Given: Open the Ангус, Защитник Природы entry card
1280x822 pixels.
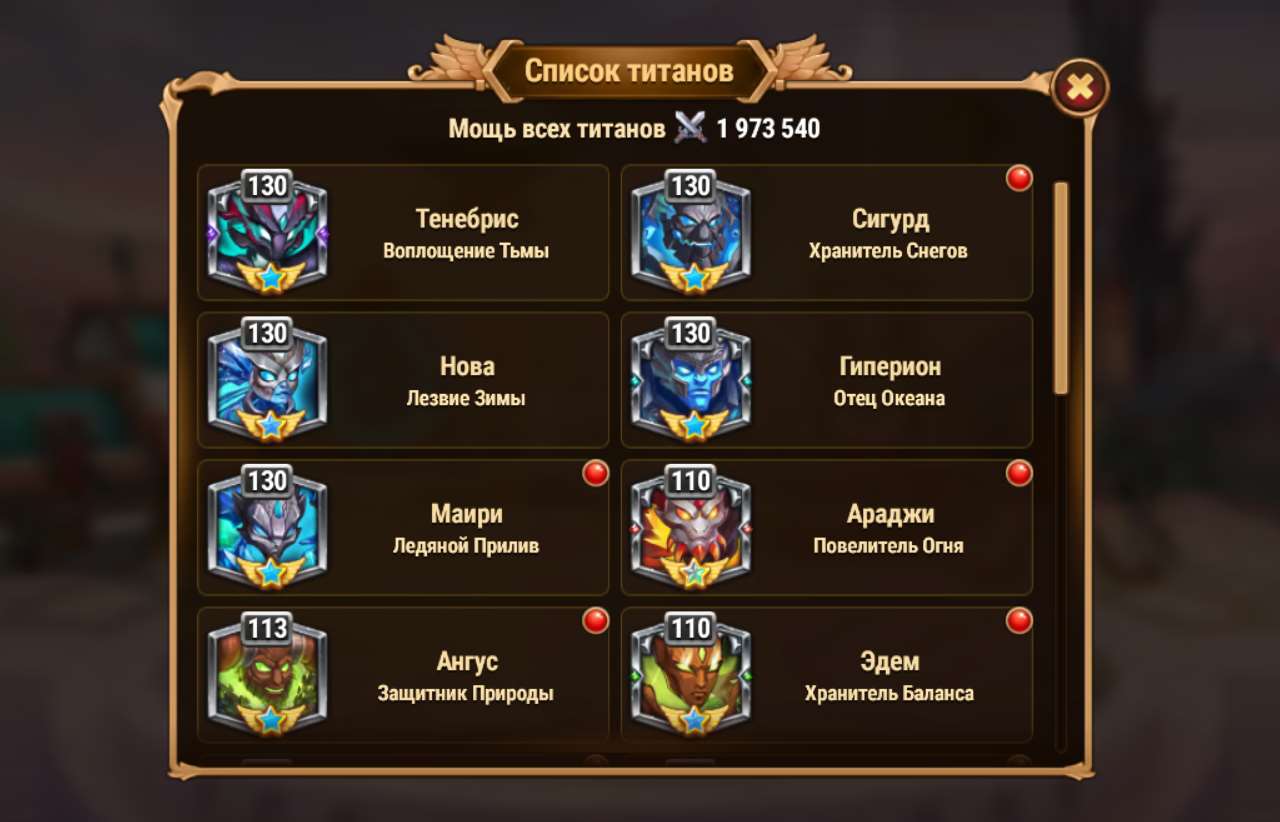Looking at the screenshot, I should click(403, 671).
